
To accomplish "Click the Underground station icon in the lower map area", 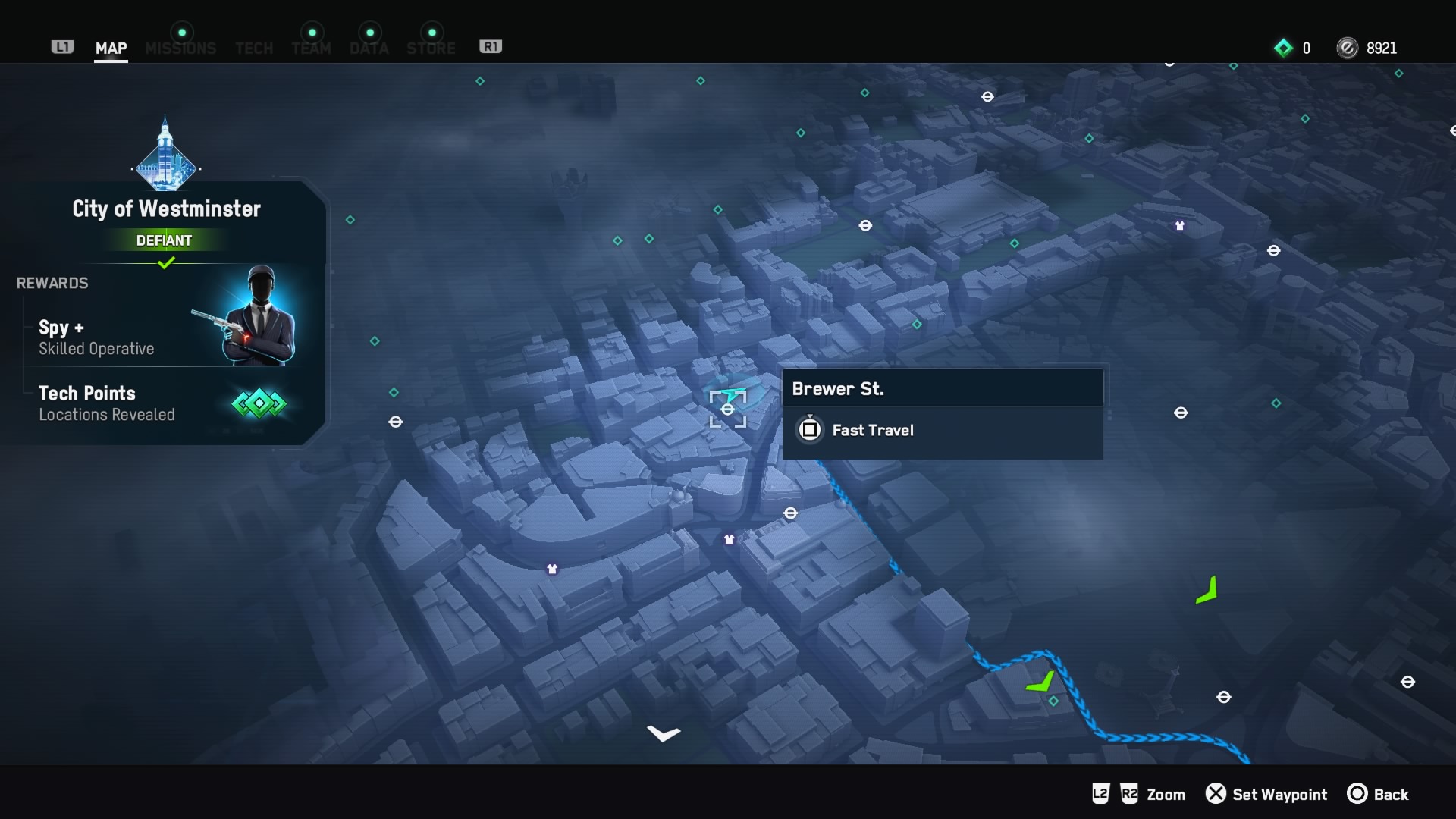I will click(792, 513).
